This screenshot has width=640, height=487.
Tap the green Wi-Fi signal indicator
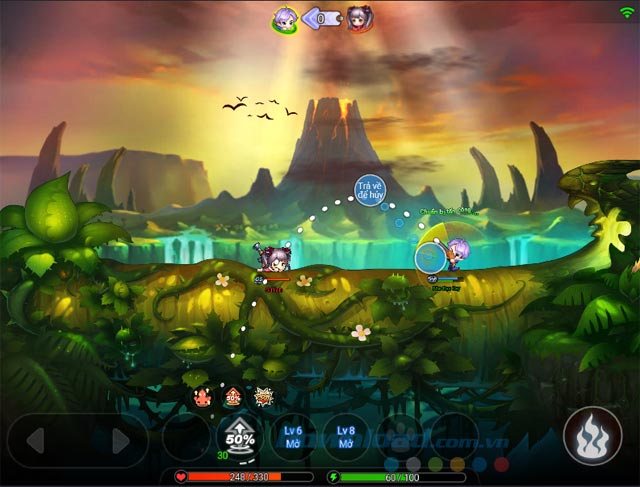(x=627, y=11)
